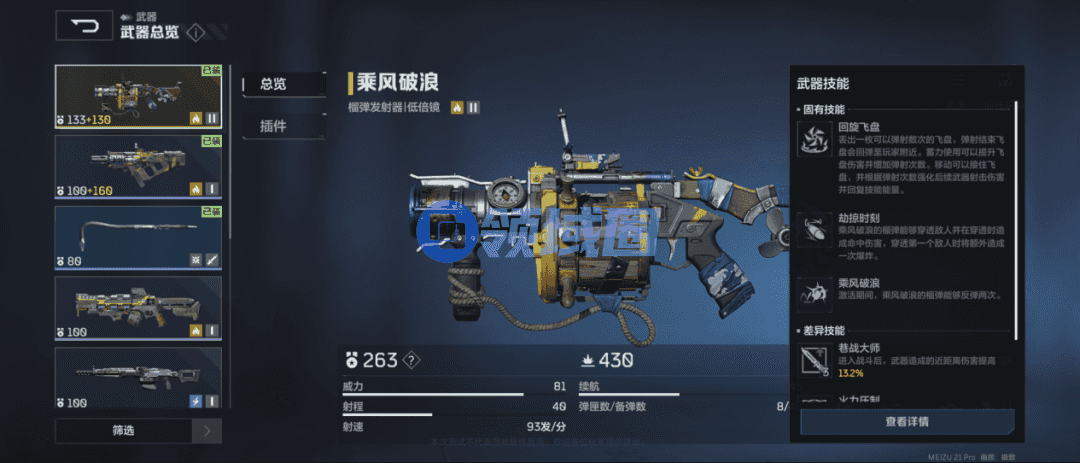Go back with the return arrow button
The image size is (1080, 463).
point(84,26)
